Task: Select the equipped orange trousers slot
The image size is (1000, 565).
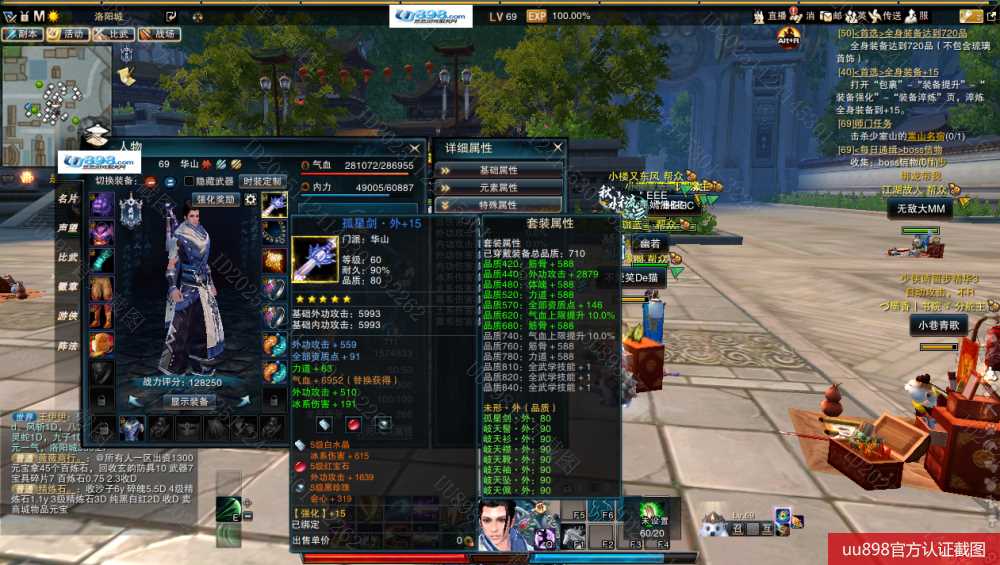Action: 102,288
